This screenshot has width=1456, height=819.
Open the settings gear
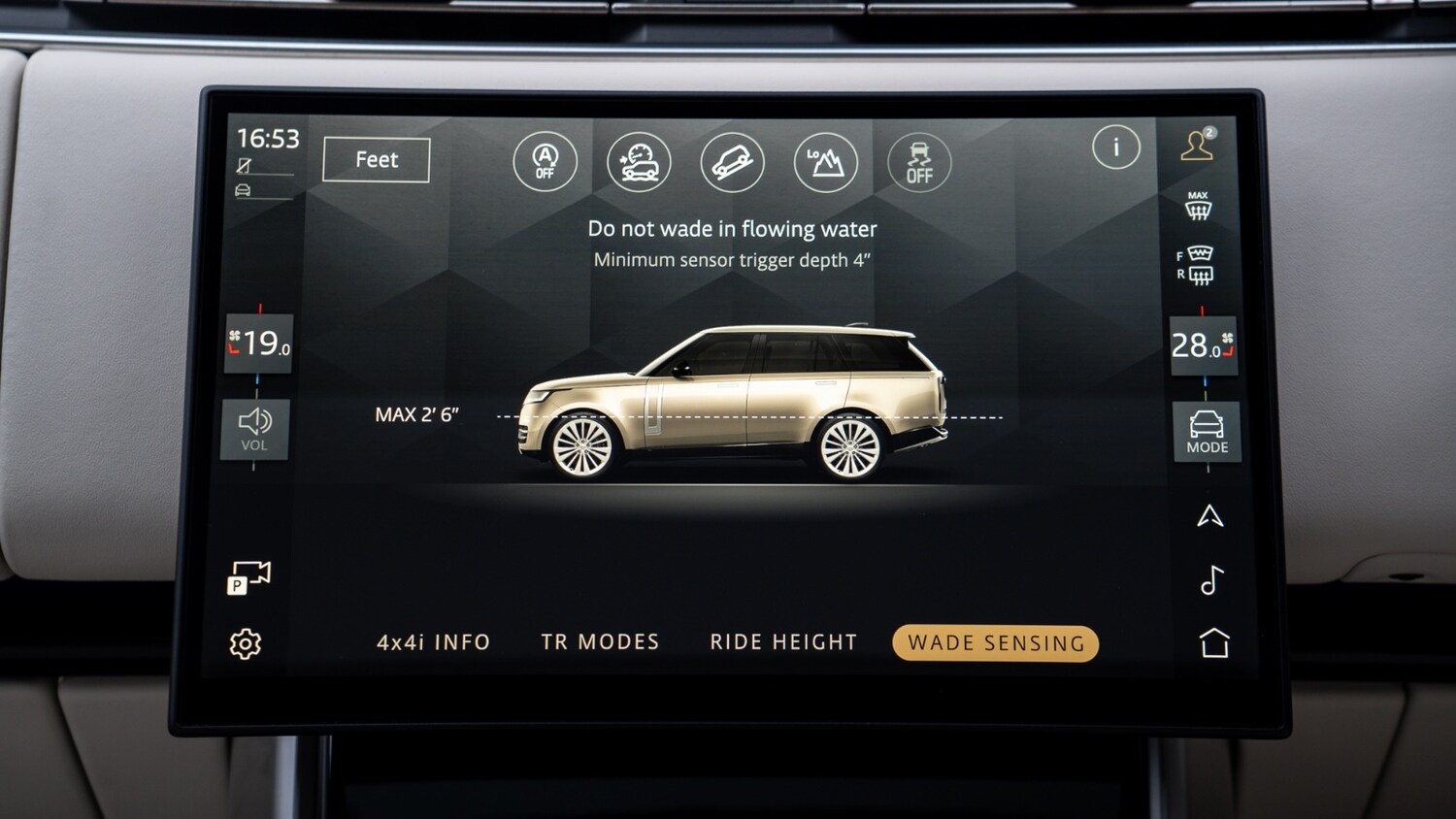click(x=246, y=642)
